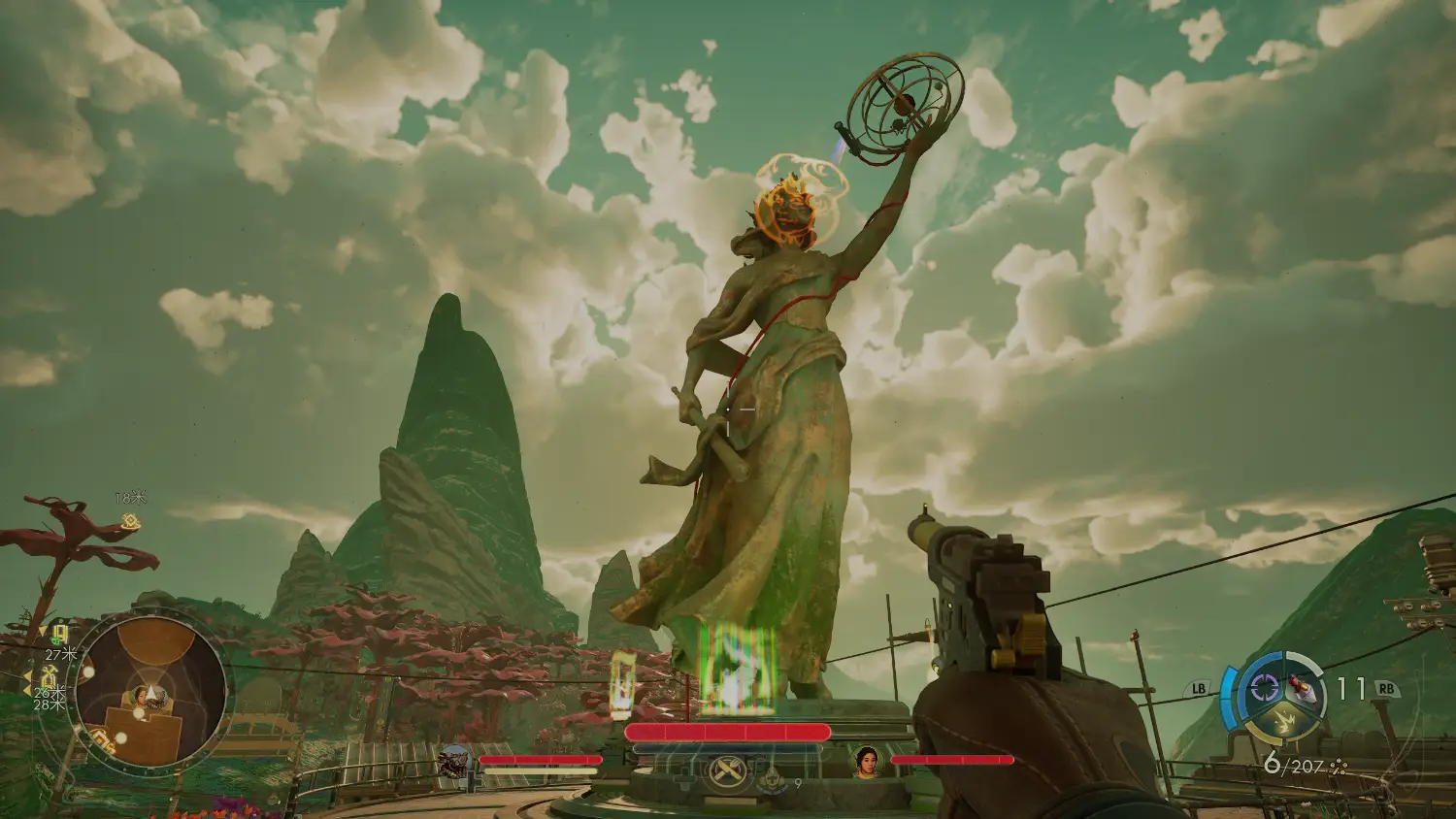Select the purple crosshair ability
Image resolution: width=1456 pixels, height=819 pixels.
1263,688
